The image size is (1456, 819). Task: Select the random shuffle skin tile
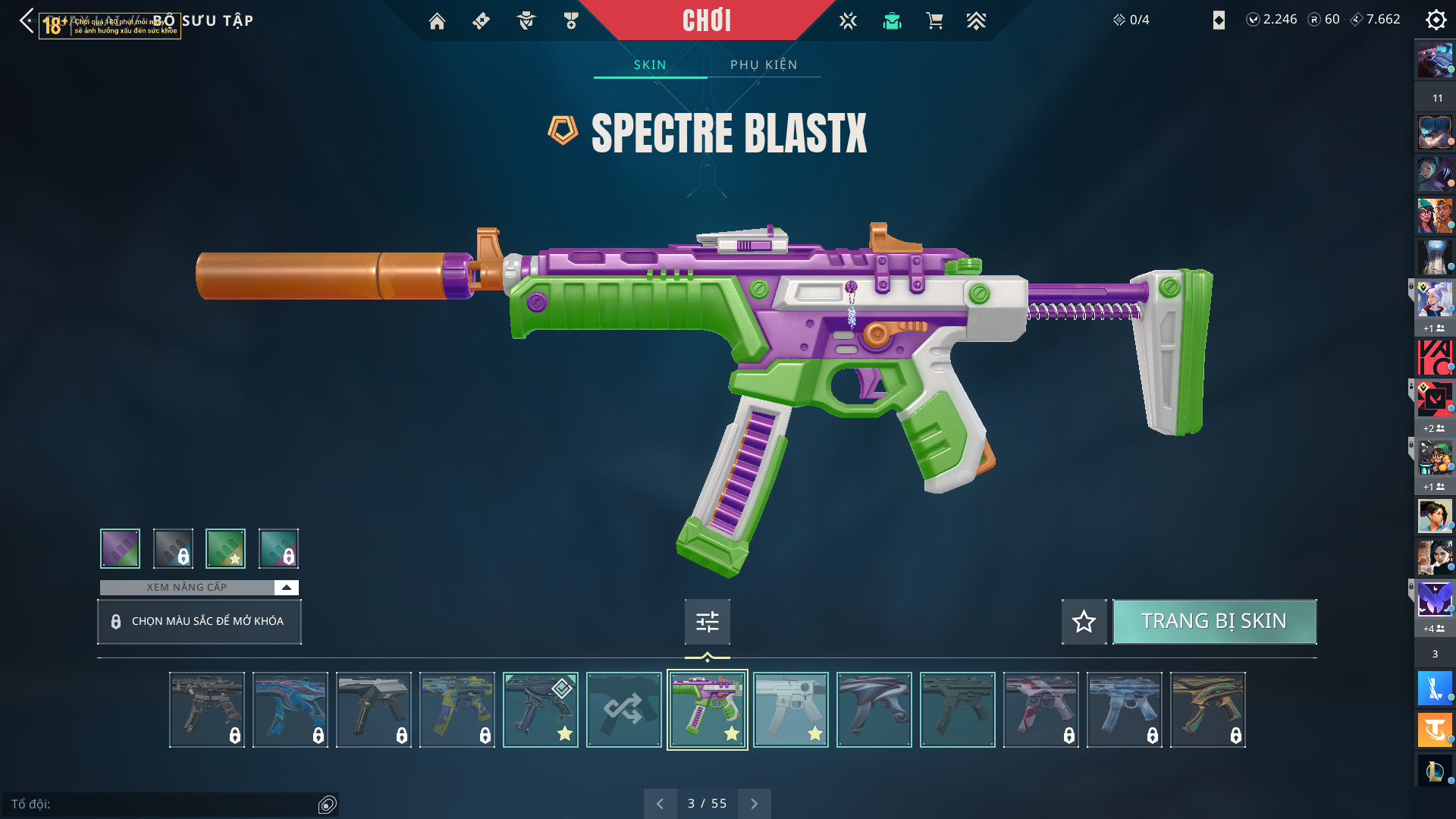pyautogui.click(x=623, y=710)
